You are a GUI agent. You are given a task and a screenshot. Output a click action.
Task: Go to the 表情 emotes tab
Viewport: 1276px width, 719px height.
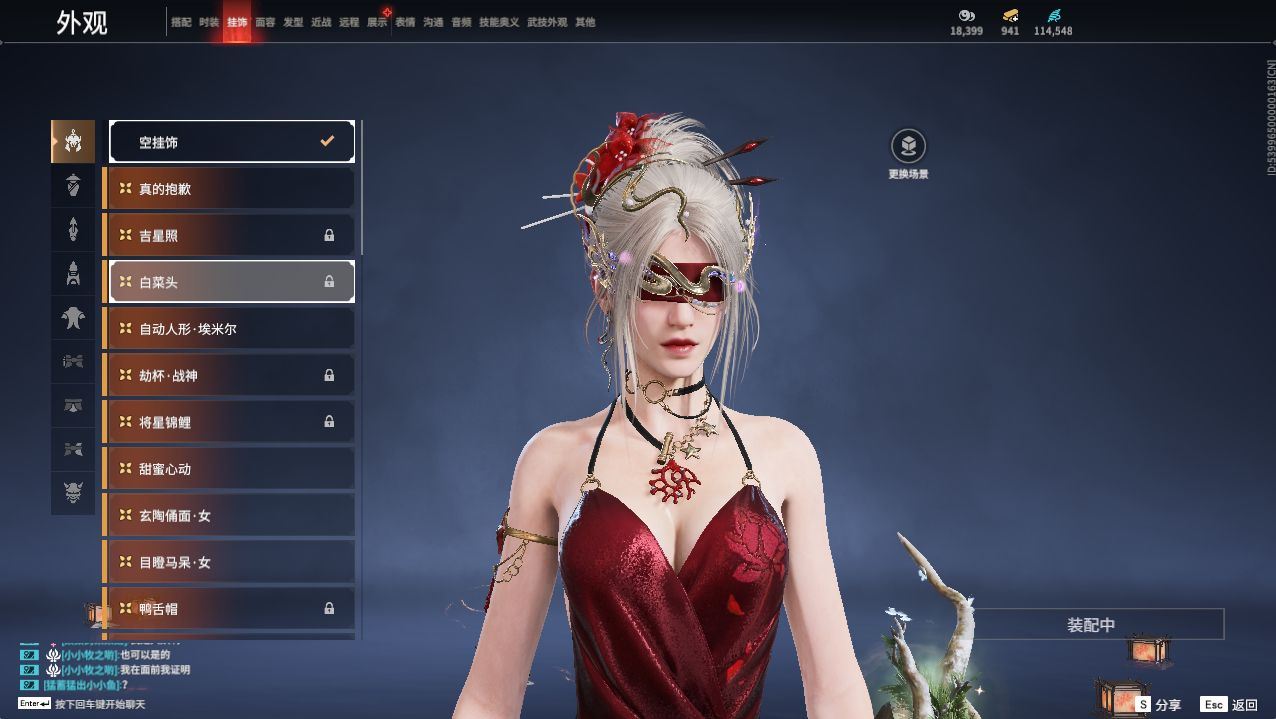click(405, 22)
